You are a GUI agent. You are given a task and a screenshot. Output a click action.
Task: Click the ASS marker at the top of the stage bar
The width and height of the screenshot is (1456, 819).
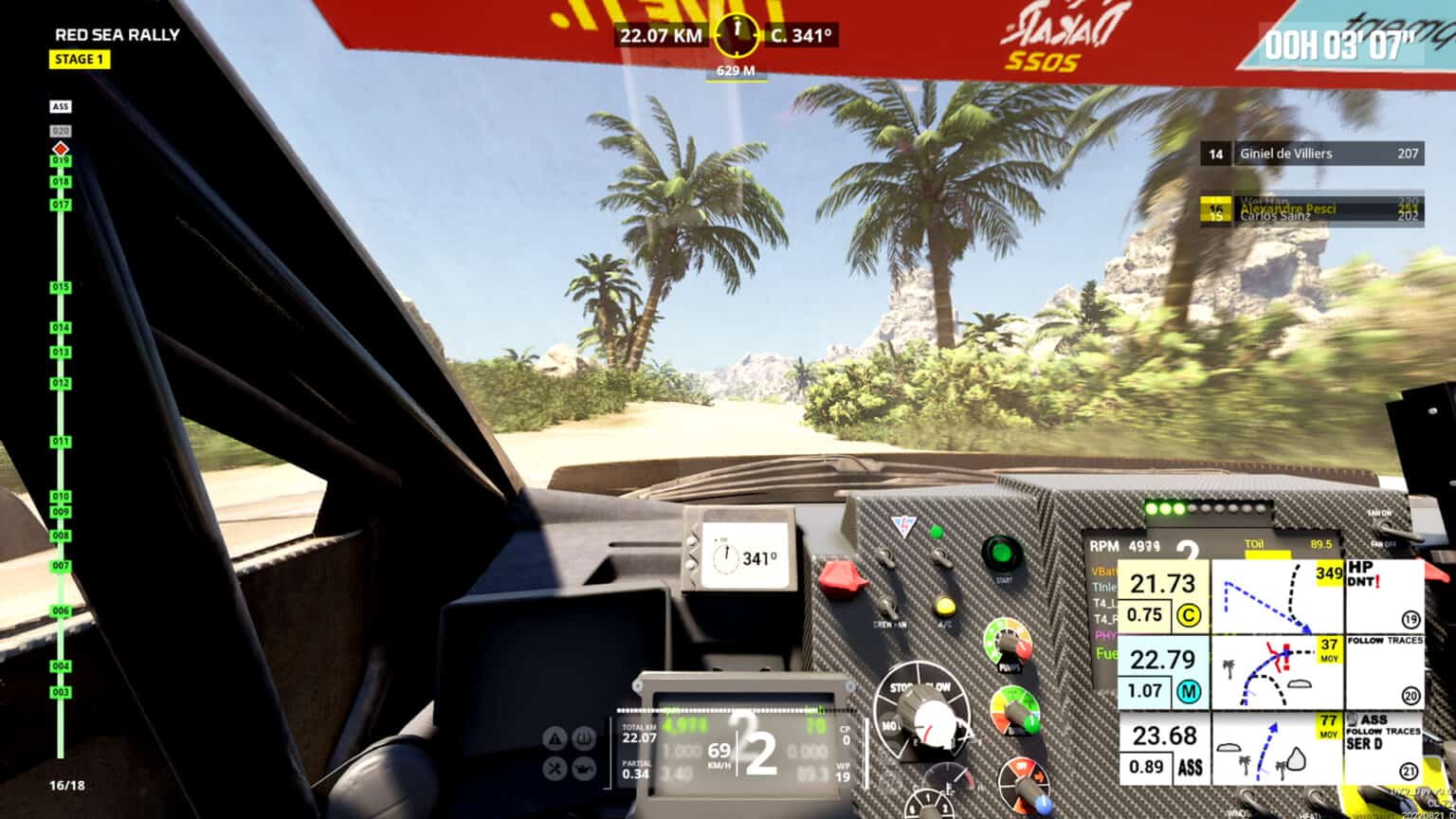[61, 106]
